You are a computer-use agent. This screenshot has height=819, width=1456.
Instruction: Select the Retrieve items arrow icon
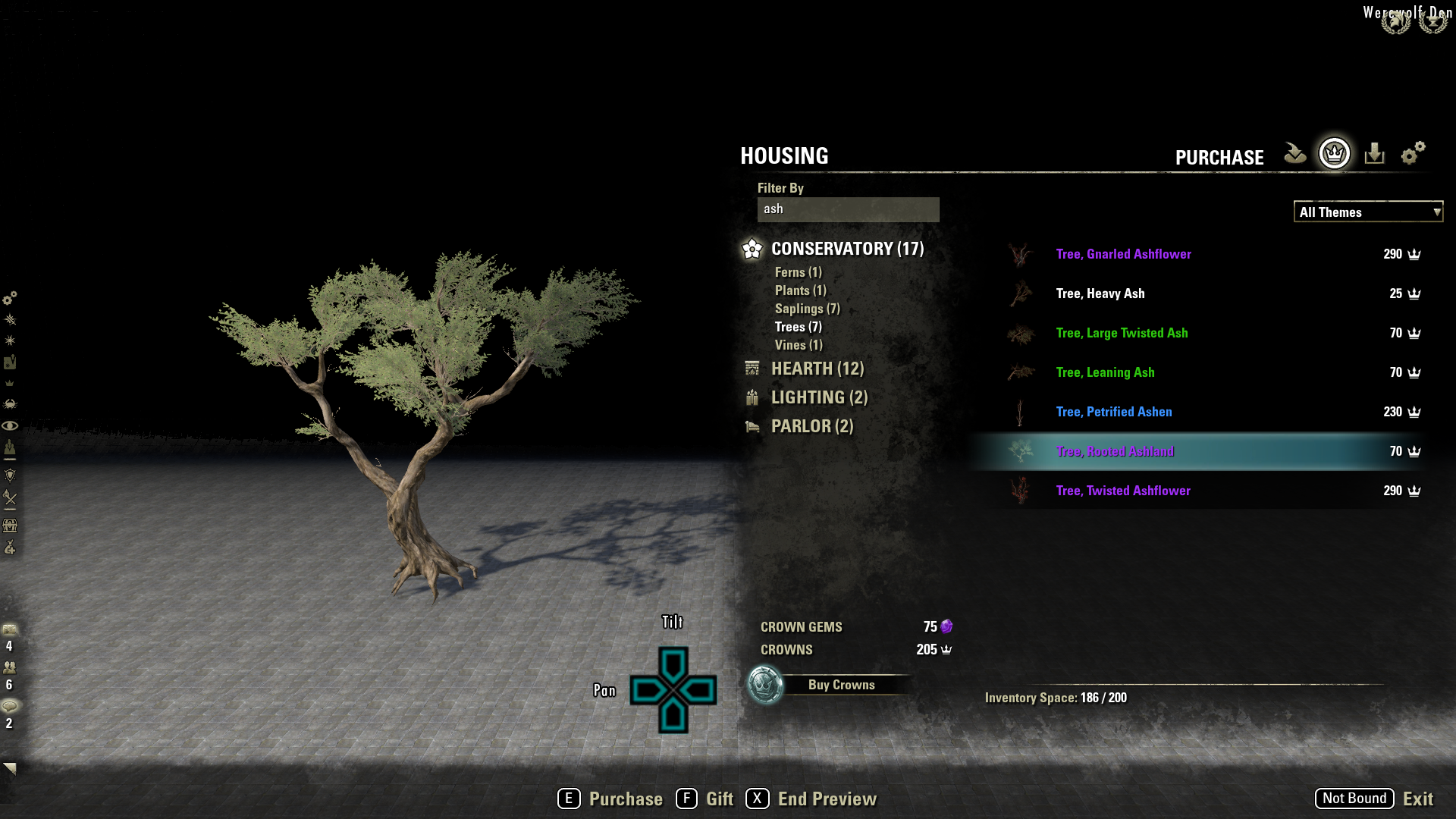[1373, 153]
